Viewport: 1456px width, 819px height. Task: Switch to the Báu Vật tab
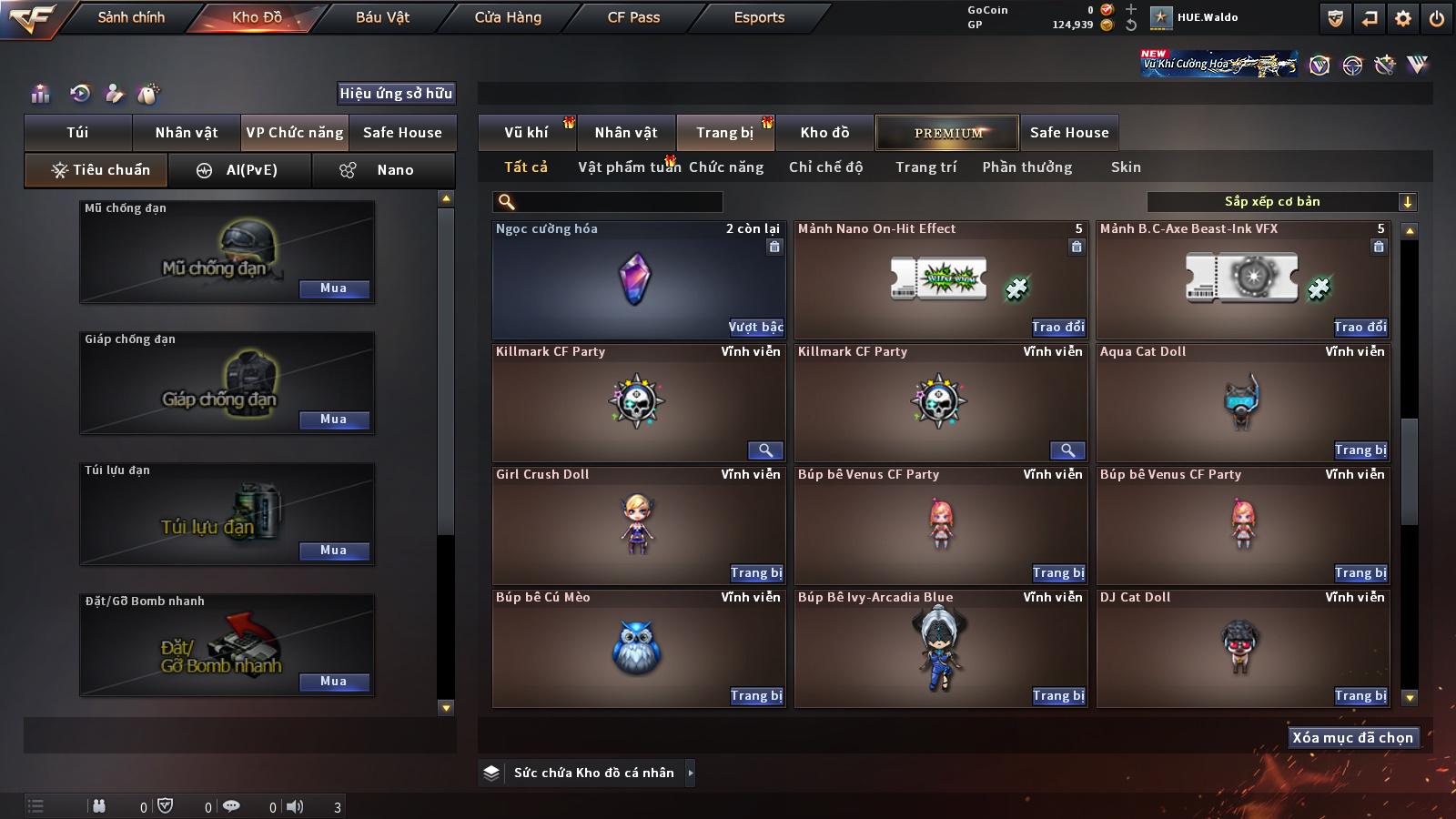pyautogui.click(x=382, y=17)
